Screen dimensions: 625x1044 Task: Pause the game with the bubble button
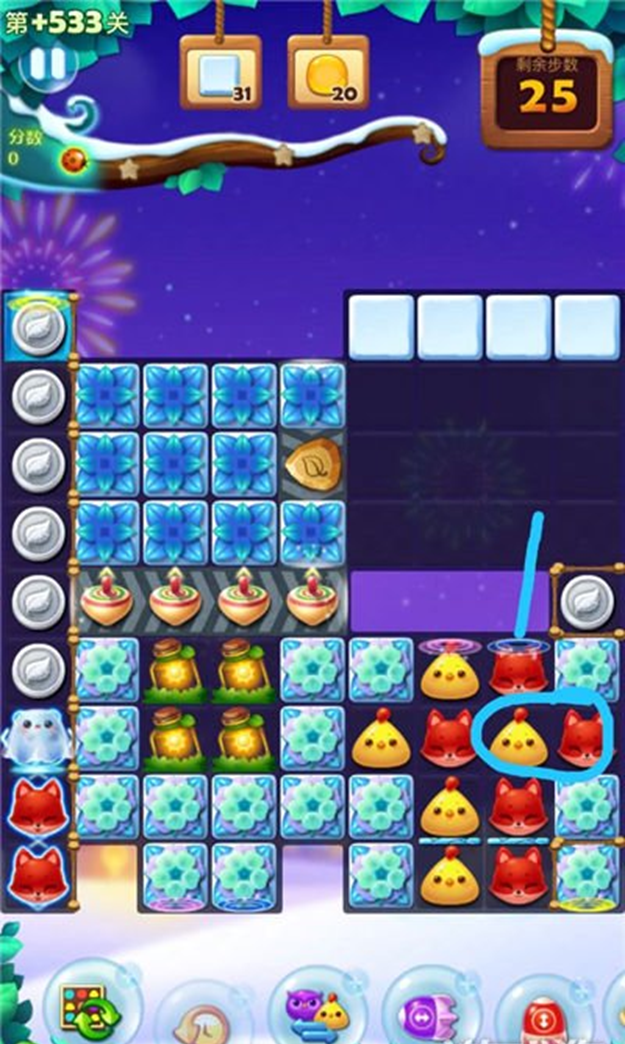click(x=46, y=64)
